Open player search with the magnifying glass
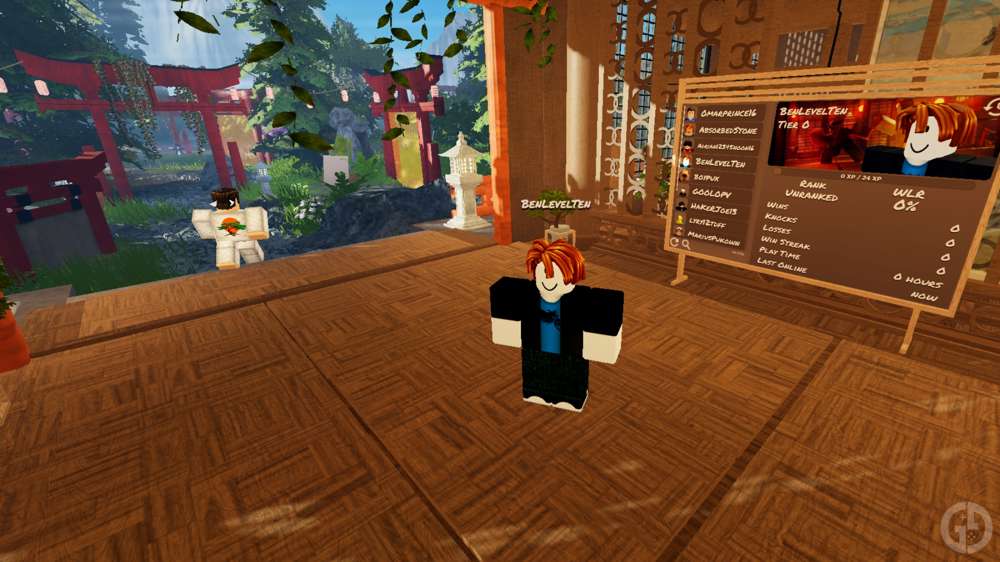The height and width of the screenshot is (562, 1000). [x=685, y=243]
